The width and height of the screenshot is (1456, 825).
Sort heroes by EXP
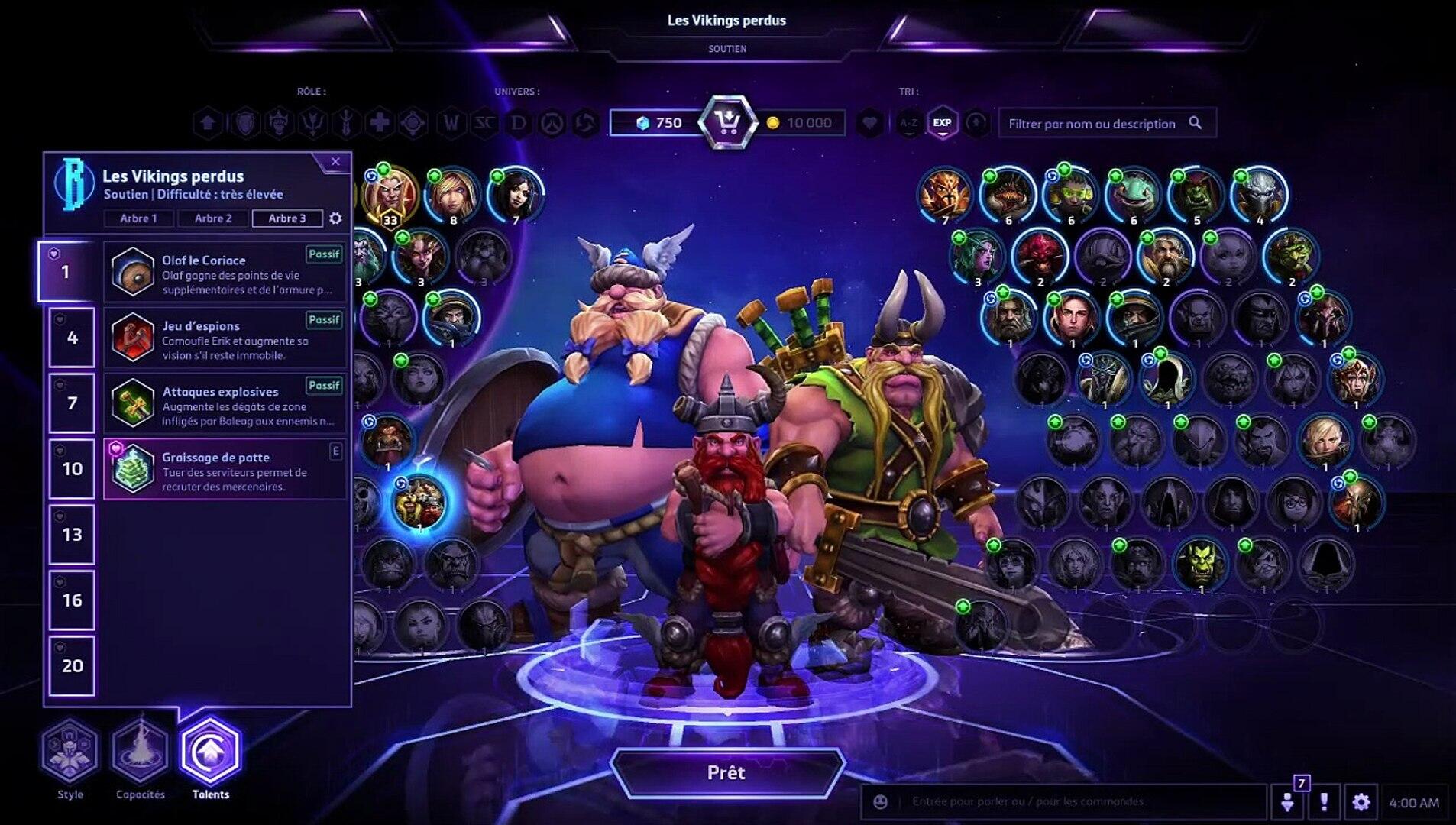click(942, 123)
